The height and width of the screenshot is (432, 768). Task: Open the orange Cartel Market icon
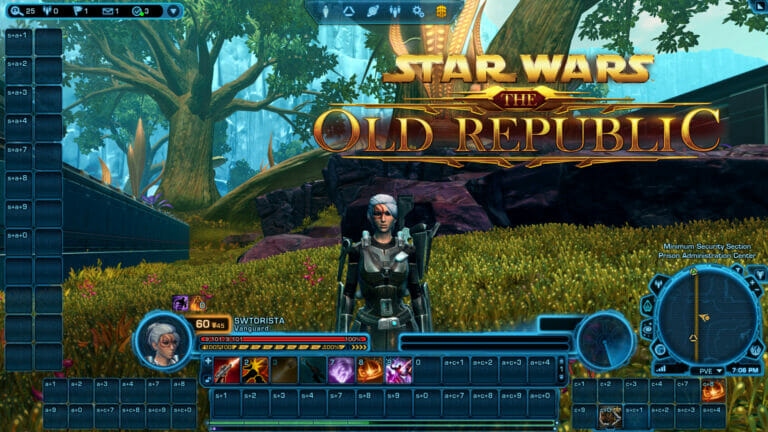[441, 11]
